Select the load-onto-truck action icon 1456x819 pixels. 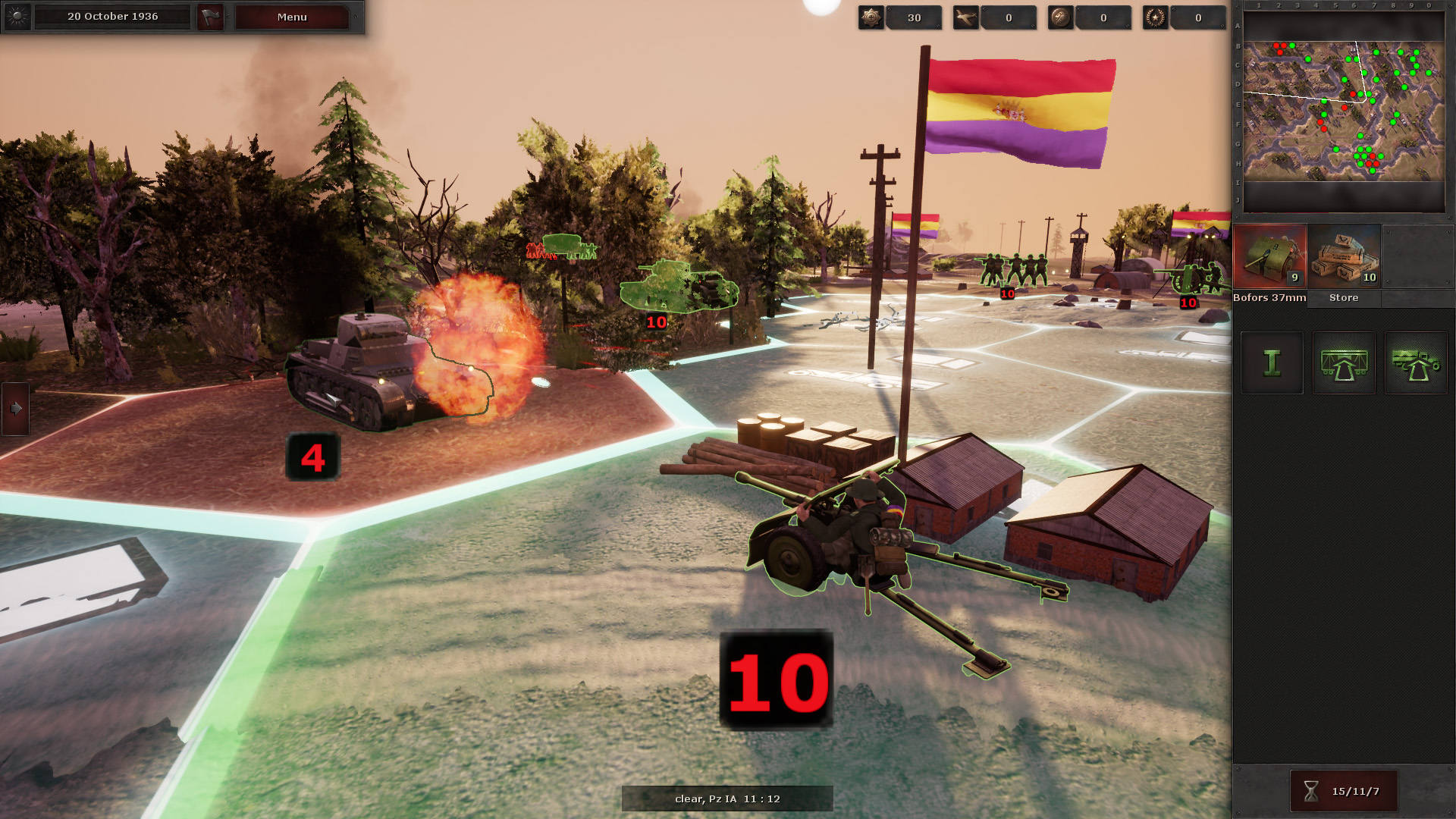pos(1416,363)
